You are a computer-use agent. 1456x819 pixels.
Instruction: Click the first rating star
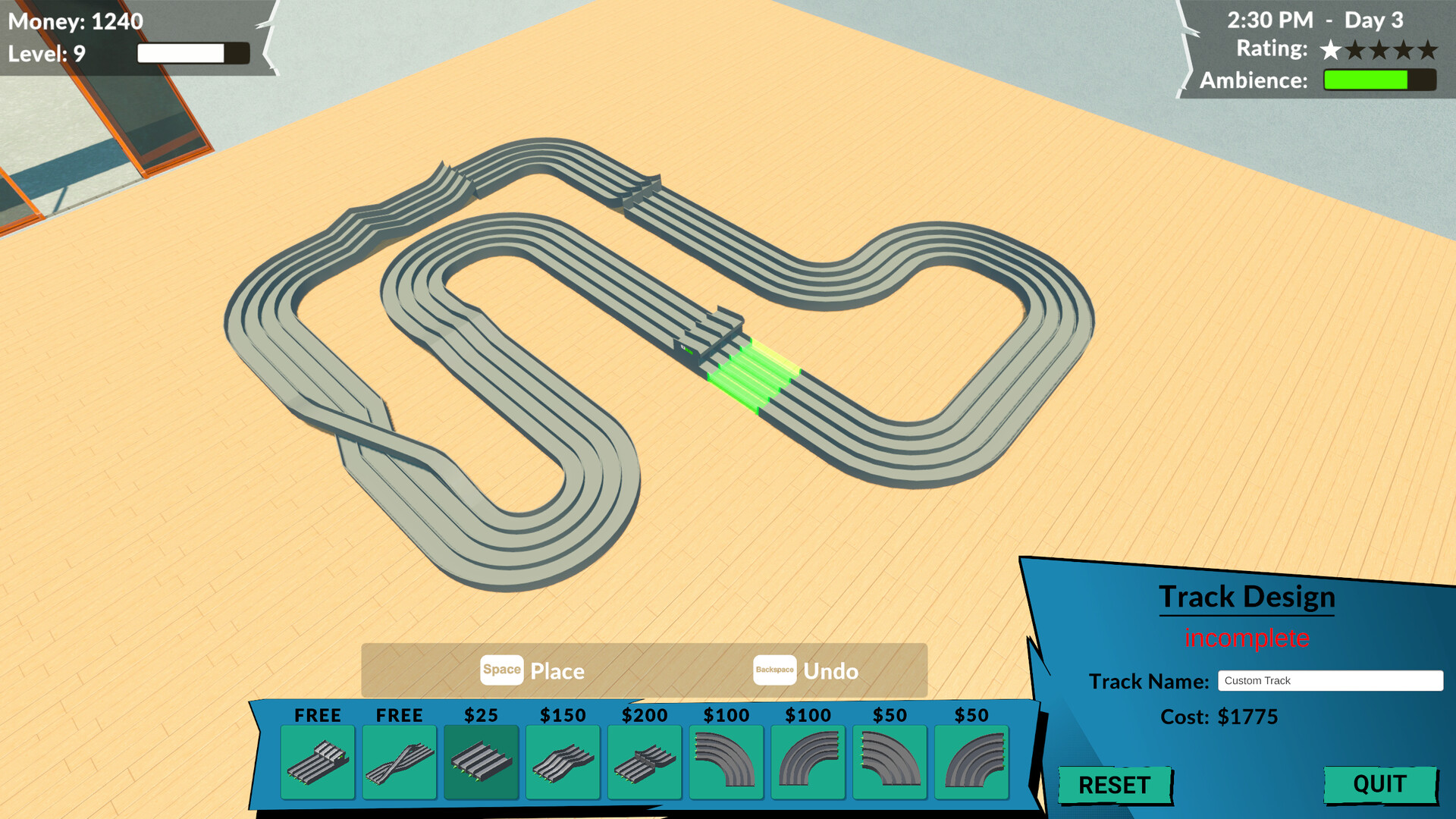click(x=1331, y=49)
